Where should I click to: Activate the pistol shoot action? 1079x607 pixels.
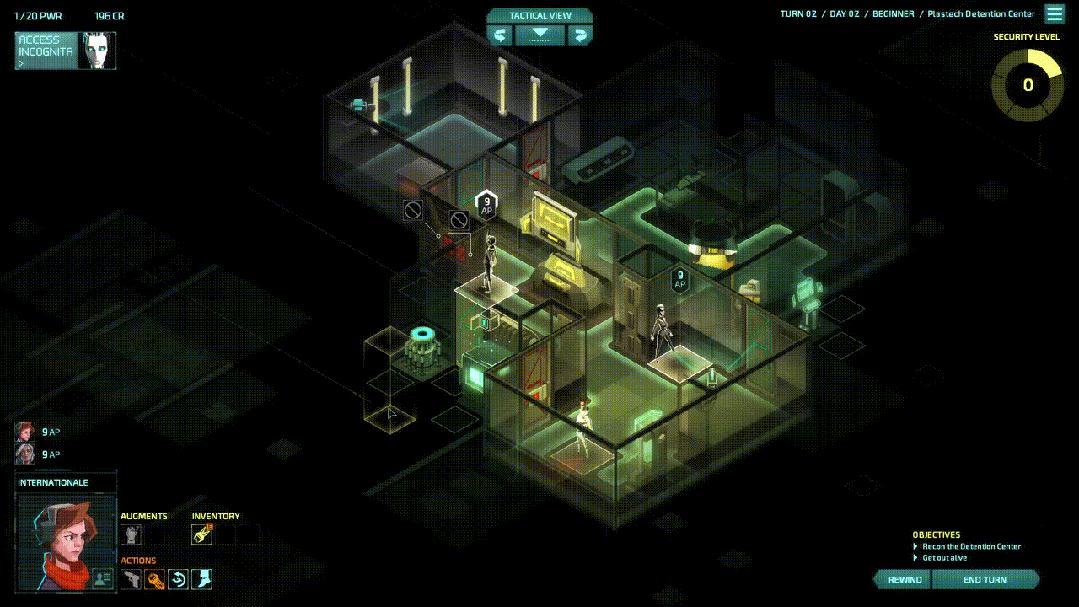pos(132,579)
